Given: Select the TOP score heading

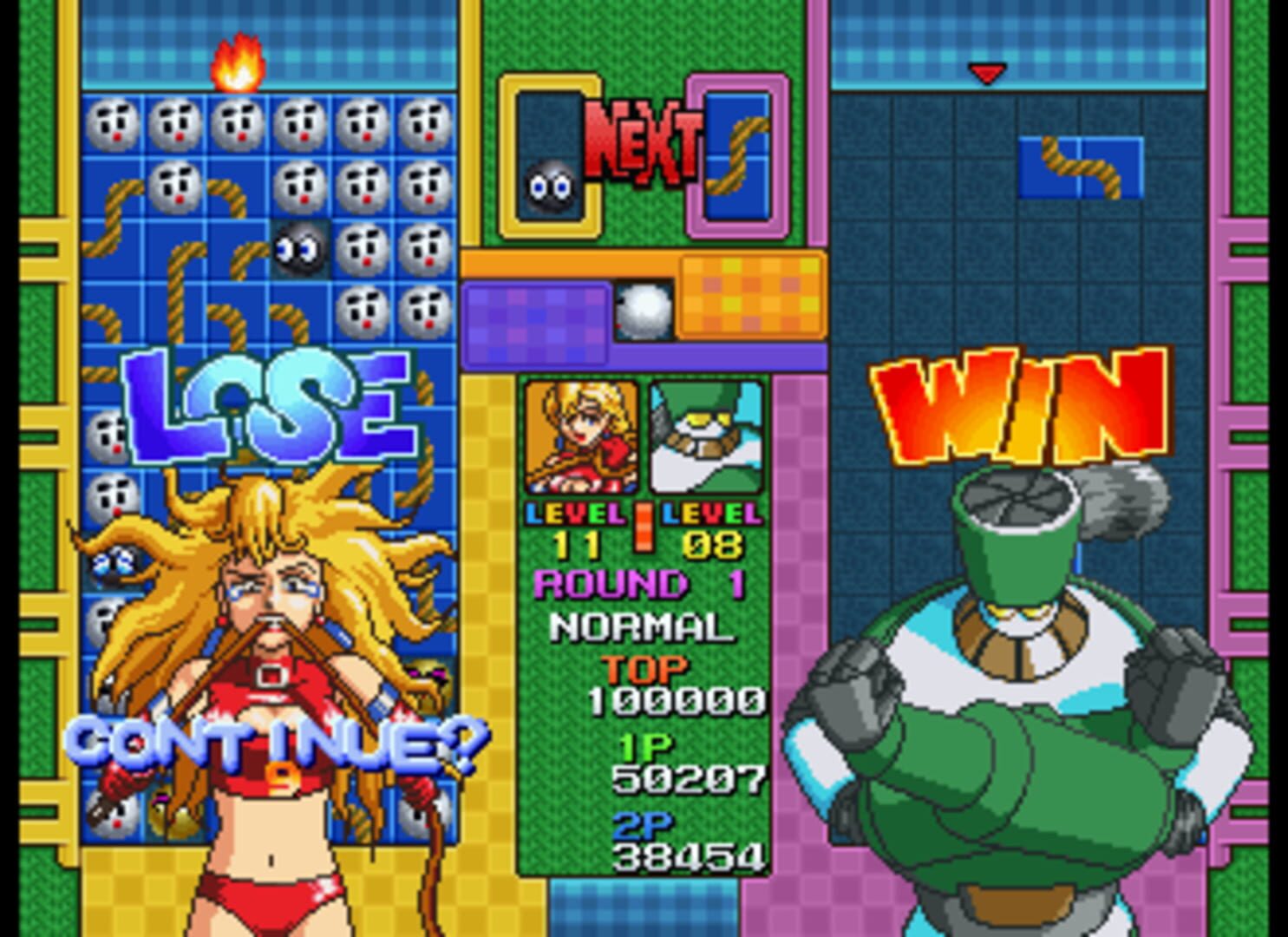Looking at the screenshot, I should click(x=645, y=669).
